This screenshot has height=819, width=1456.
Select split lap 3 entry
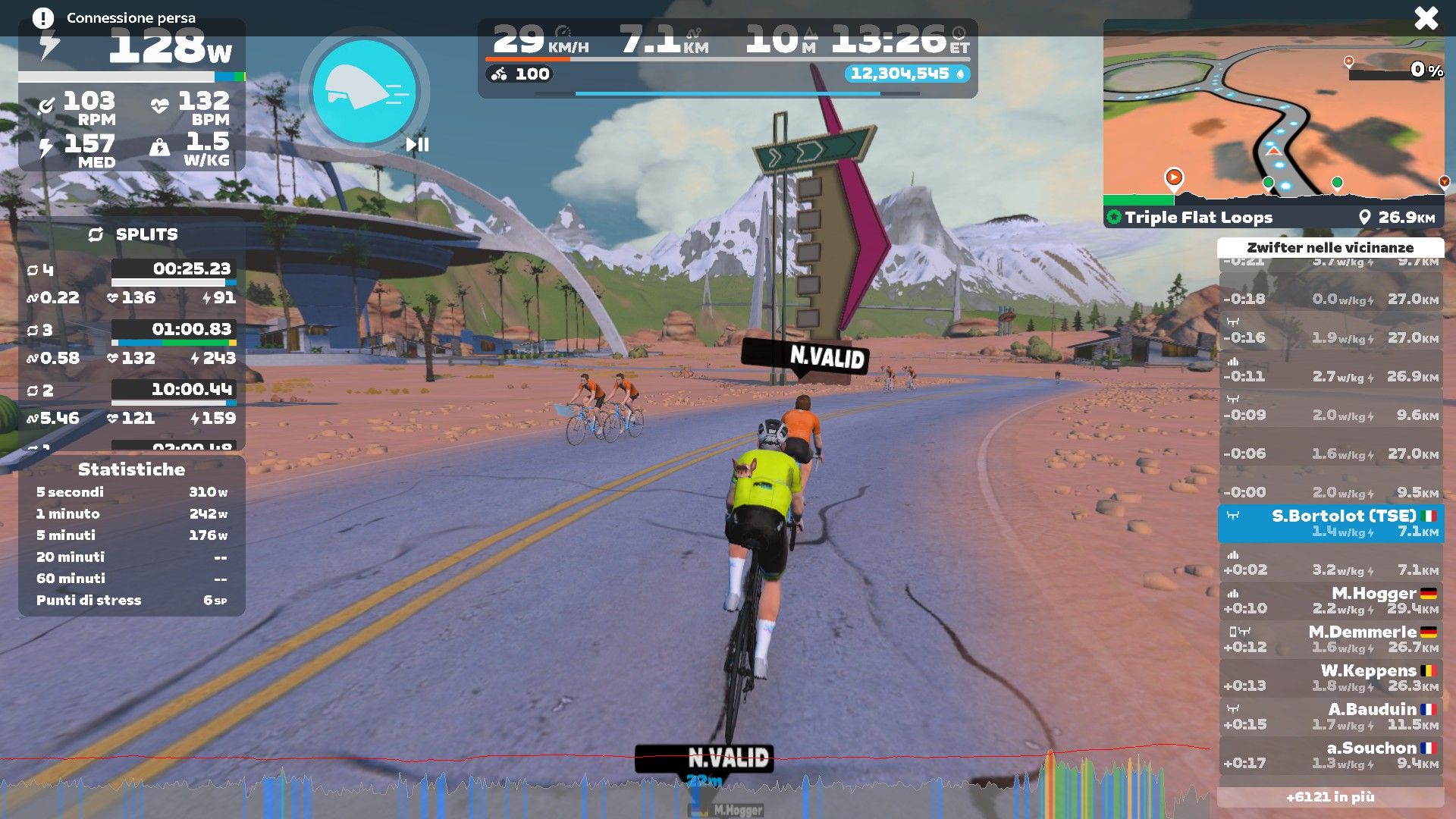(131, 344)
